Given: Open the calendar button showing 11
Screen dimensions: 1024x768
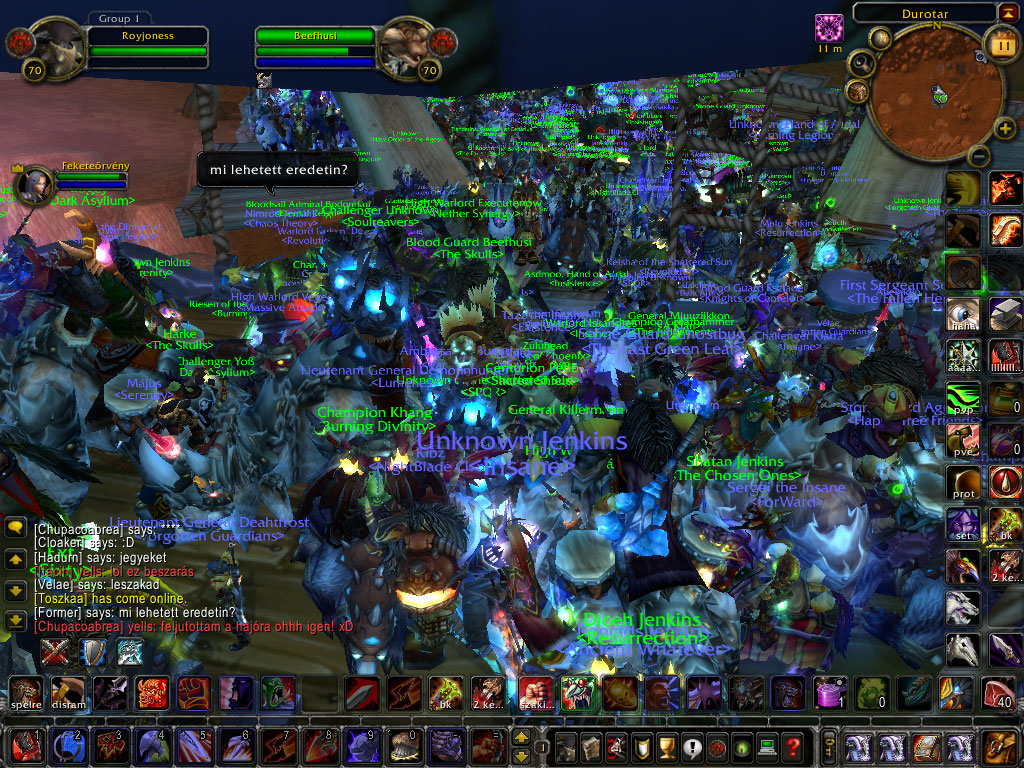Looking at the screenshot, I should point(1002,45).
